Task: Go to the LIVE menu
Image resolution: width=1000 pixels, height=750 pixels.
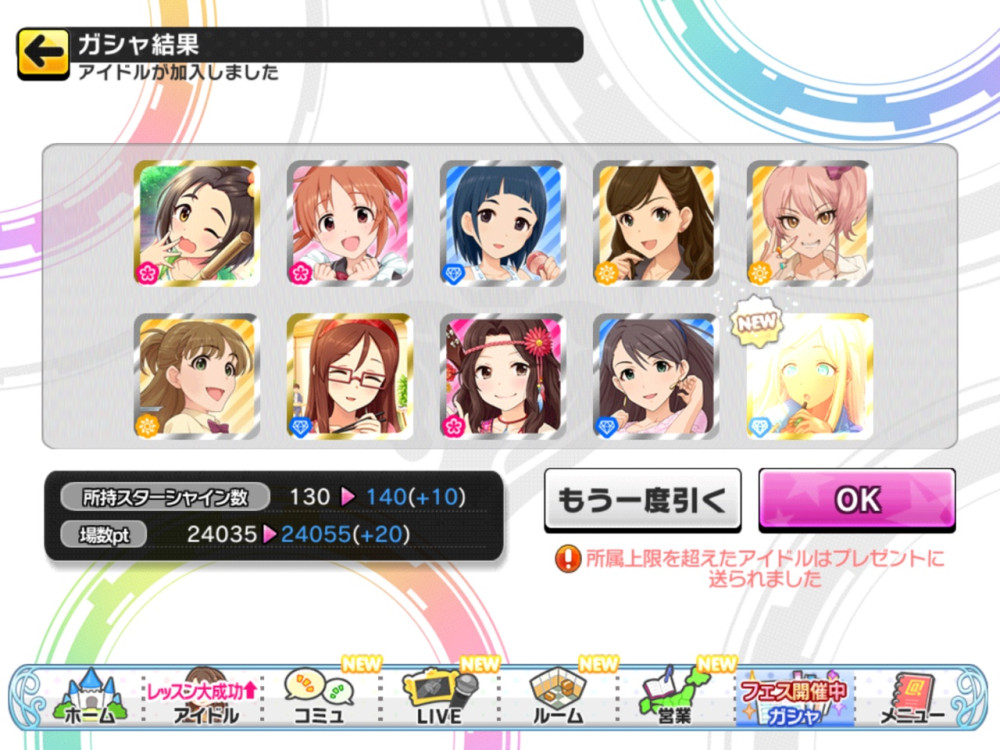Action: click(440, 696)
